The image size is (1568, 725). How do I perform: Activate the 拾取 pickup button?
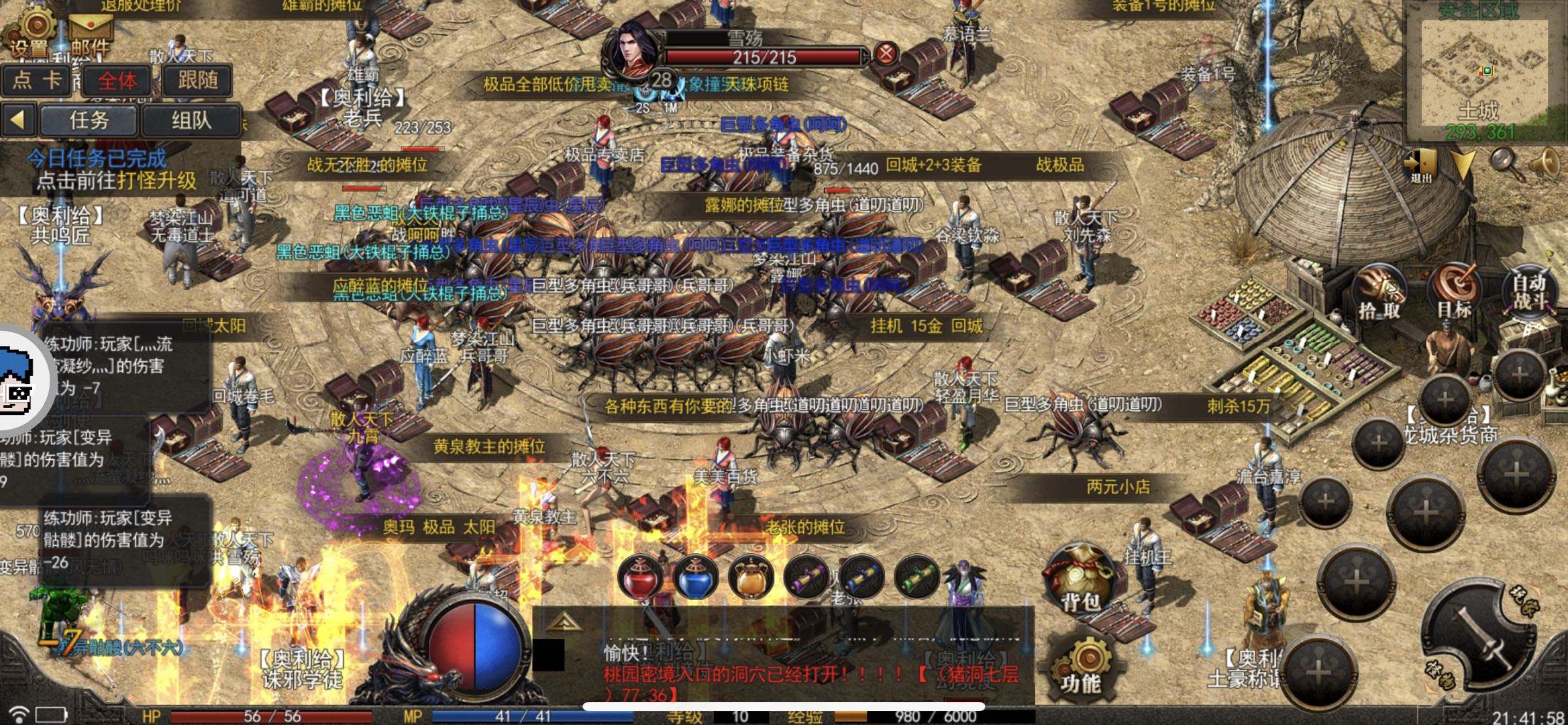(x=1379, y=294)
